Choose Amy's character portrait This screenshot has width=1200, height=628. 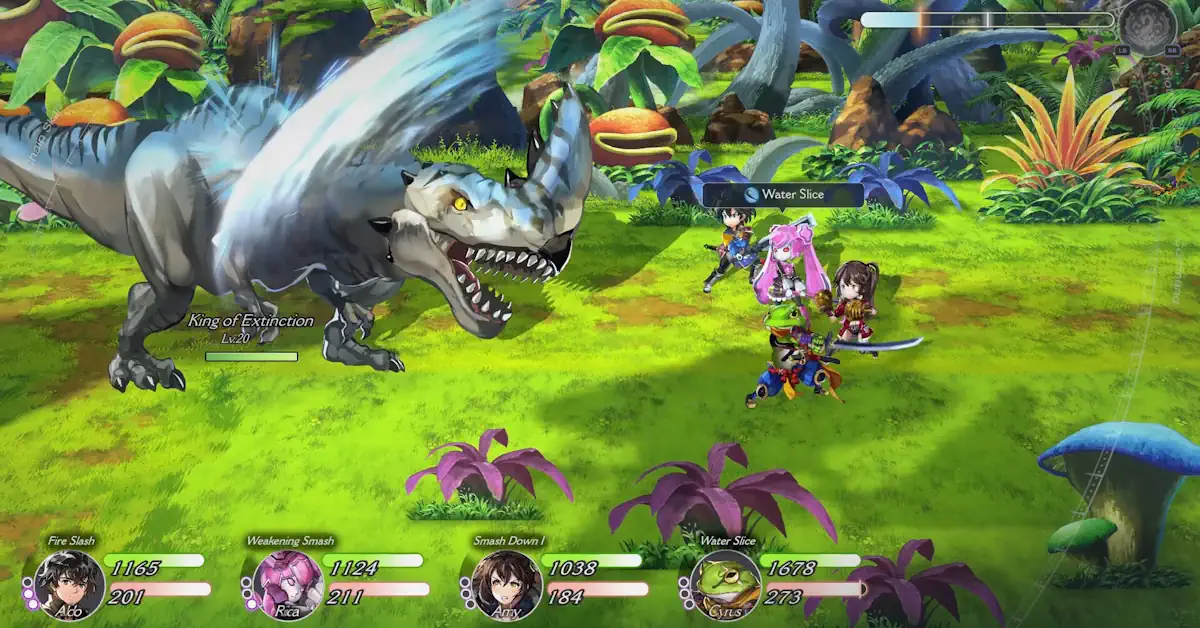(x=506, y=584)
